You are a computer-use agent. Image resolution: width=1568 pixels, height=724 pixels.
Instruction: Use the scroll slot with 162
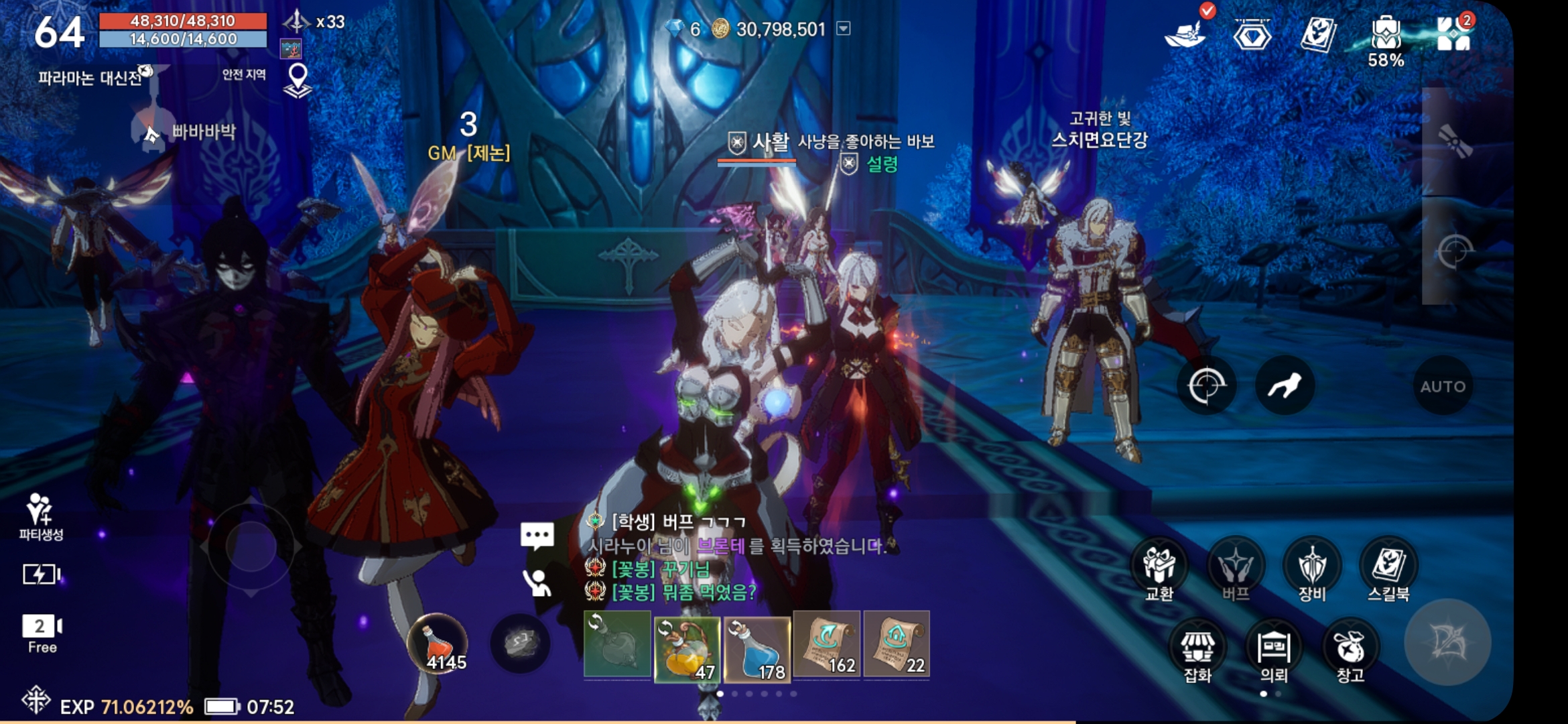[x=827, y=645]
